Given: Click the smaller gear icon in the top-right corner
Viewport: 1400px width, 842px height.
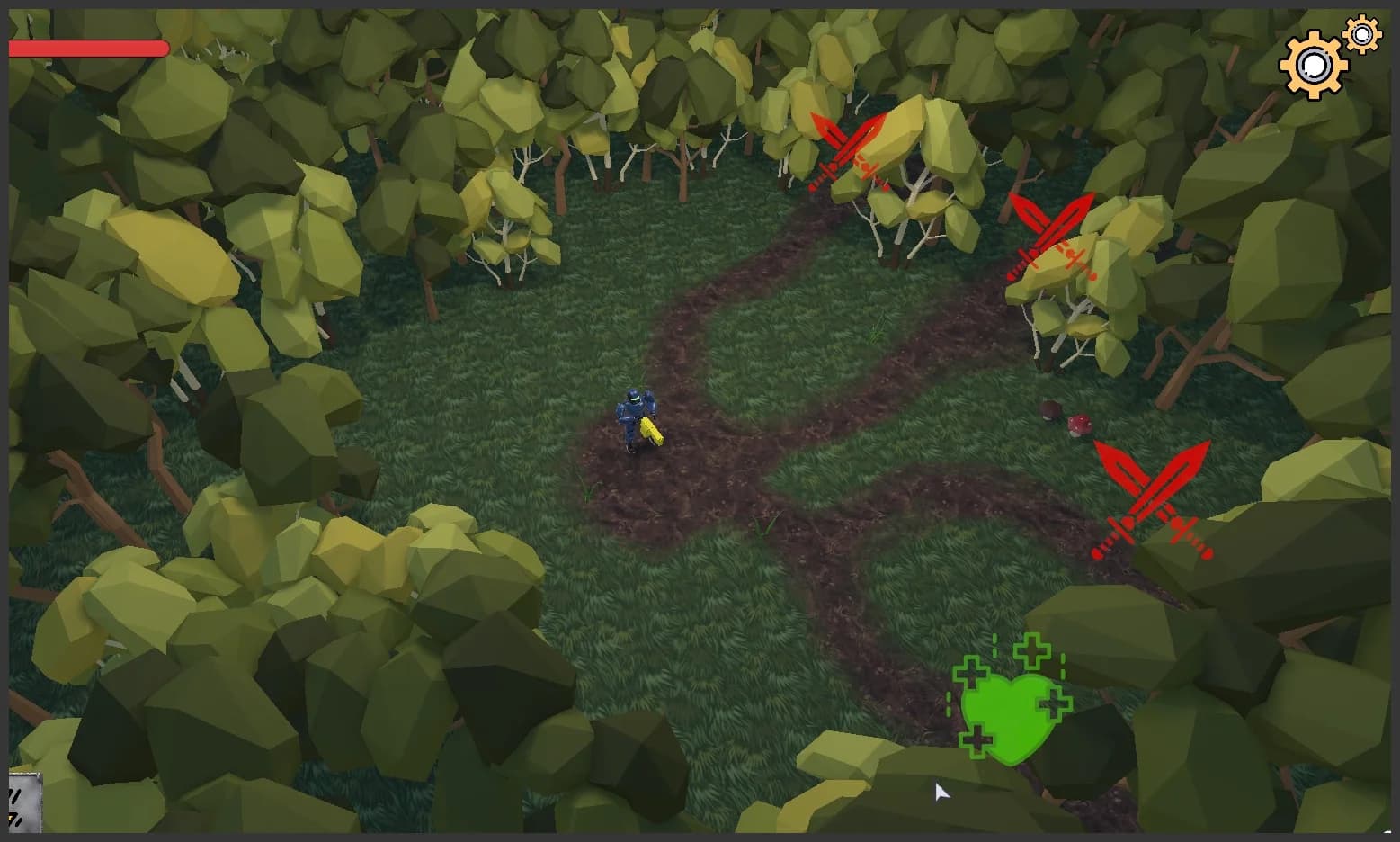Looking at the screenshot, I should pyautogui.click(x=1362, y=34).
